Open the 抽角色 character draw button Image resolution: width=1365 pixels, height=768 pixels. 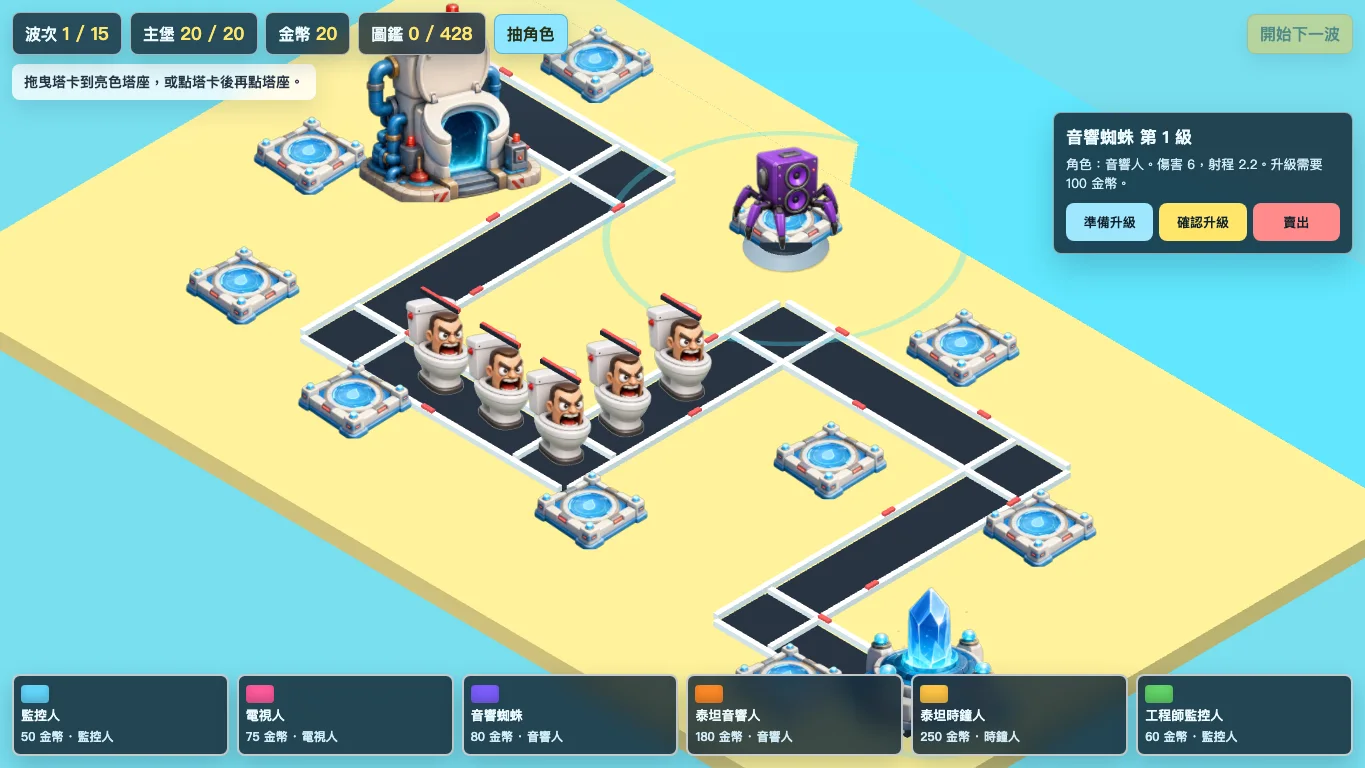[530, 34]
